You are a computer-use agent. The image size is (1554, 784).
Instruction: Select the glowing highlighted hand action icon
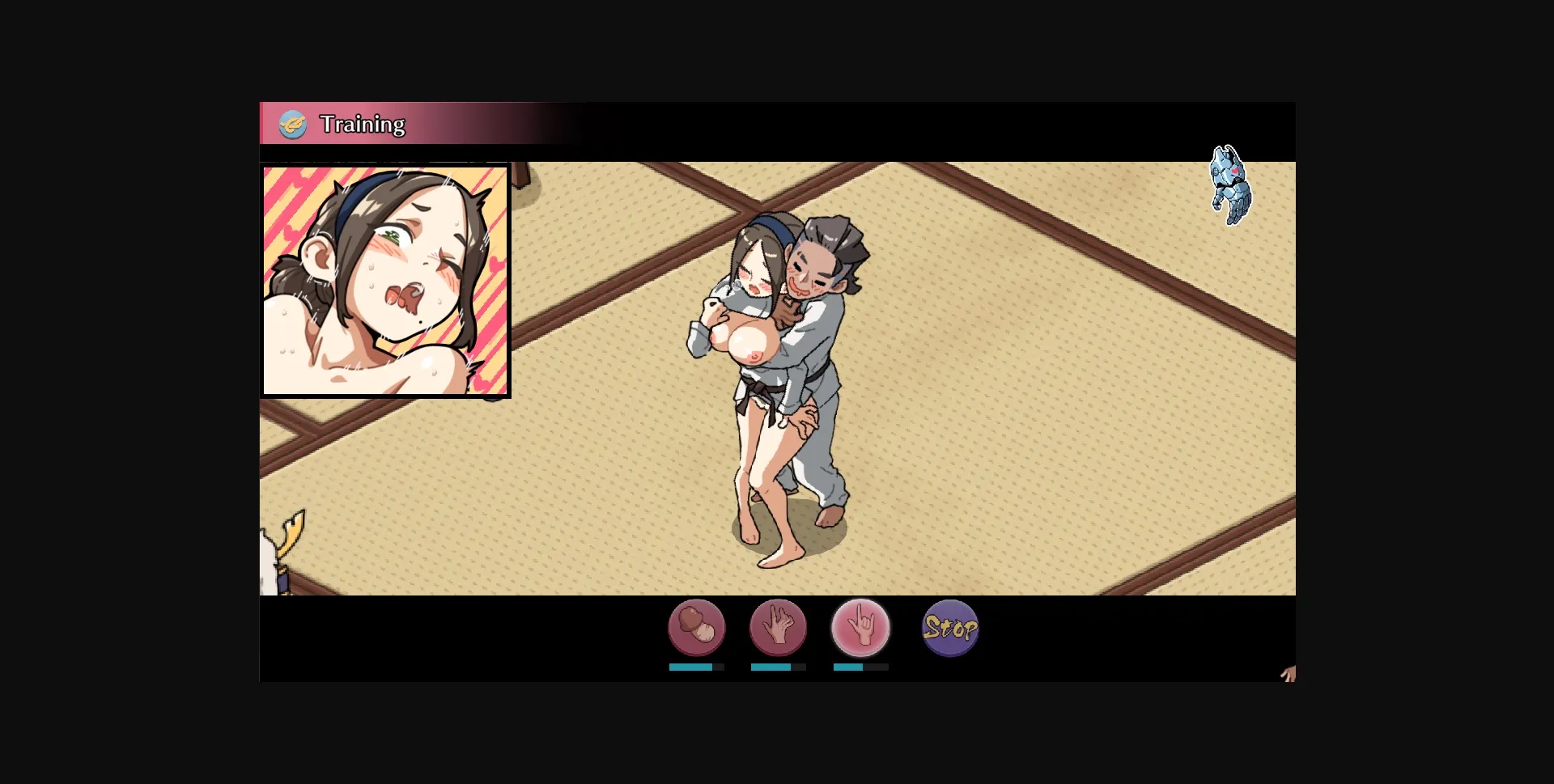[x=860, y=629]
